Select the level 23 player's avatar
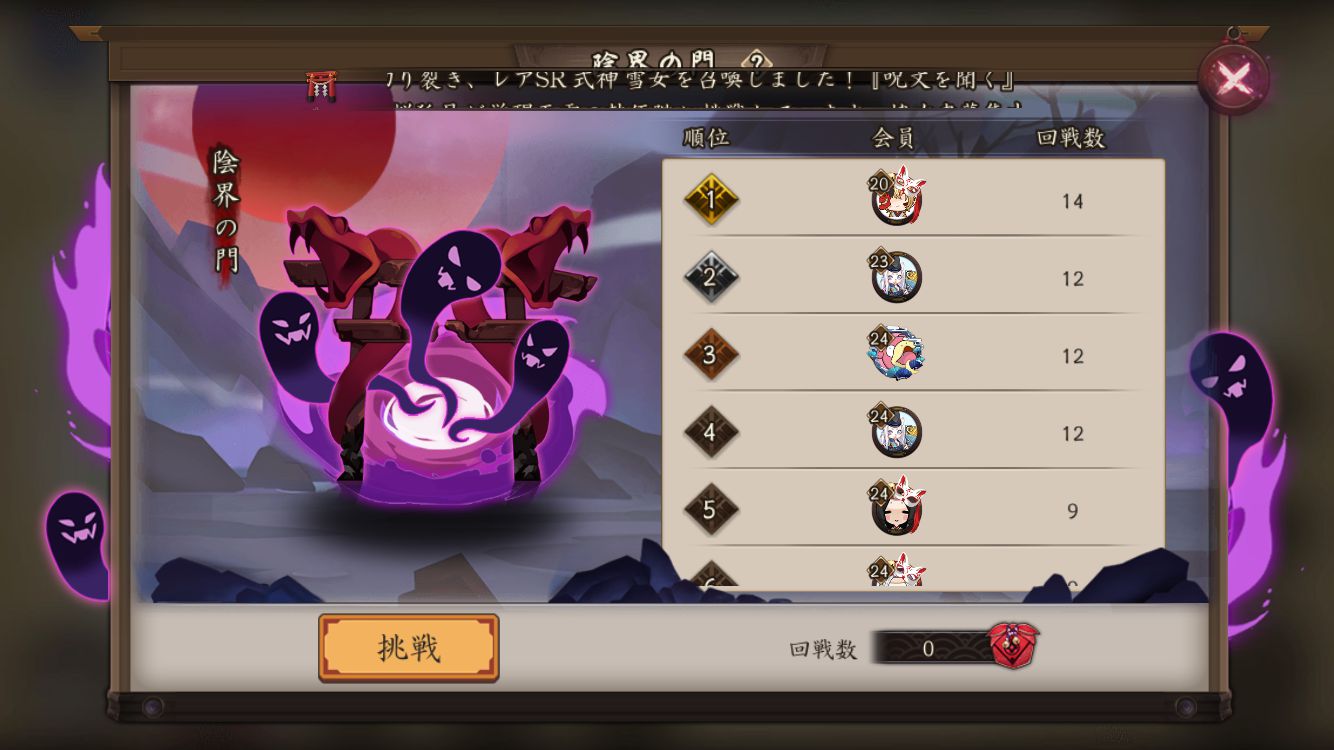The width and height of the screenshot is (1334, 750). [x=899, y=274]
